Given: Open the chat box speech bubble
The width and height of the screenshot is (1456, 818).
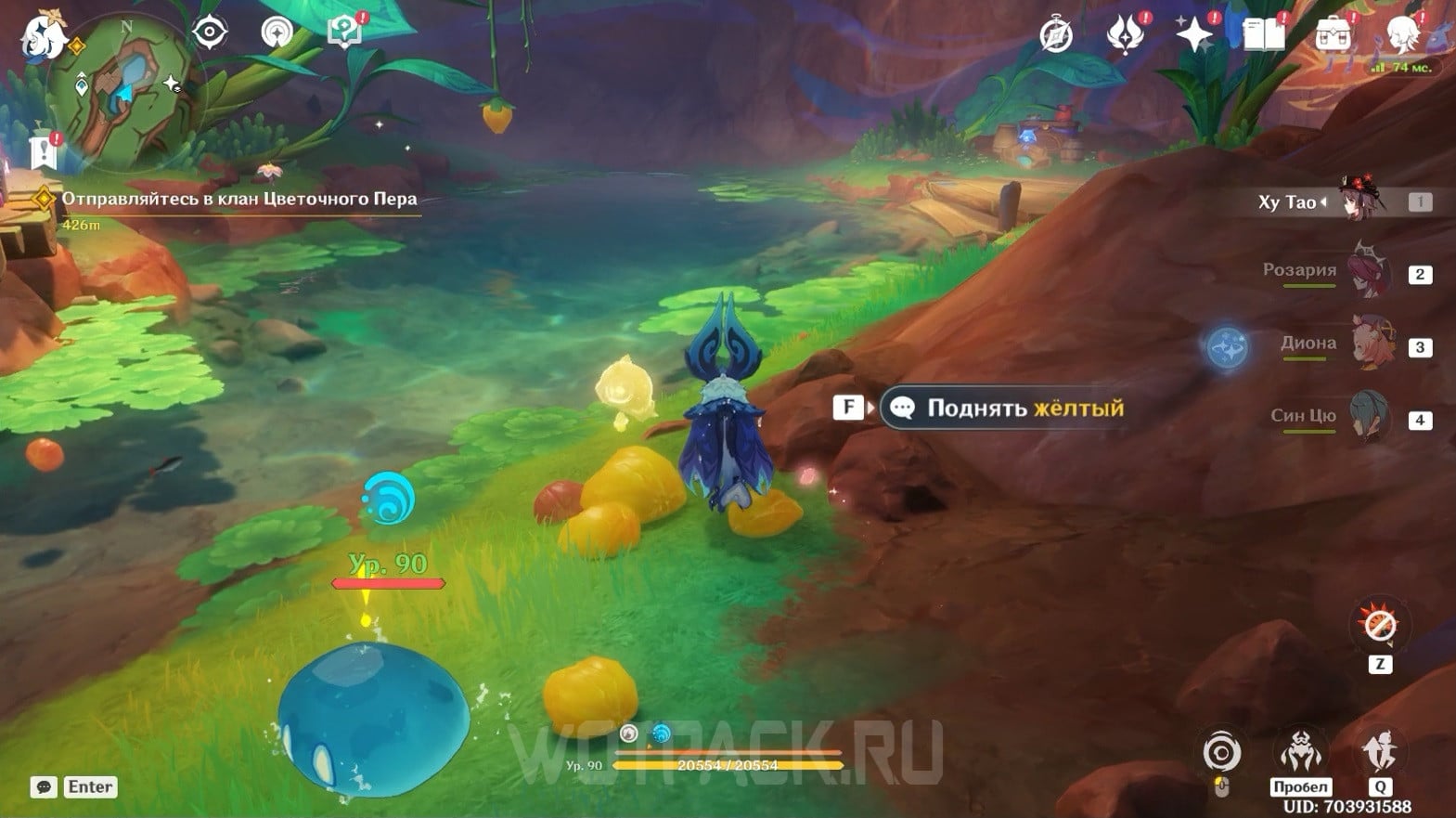Looking at the screenshot, I should click(x=44, y=787).
